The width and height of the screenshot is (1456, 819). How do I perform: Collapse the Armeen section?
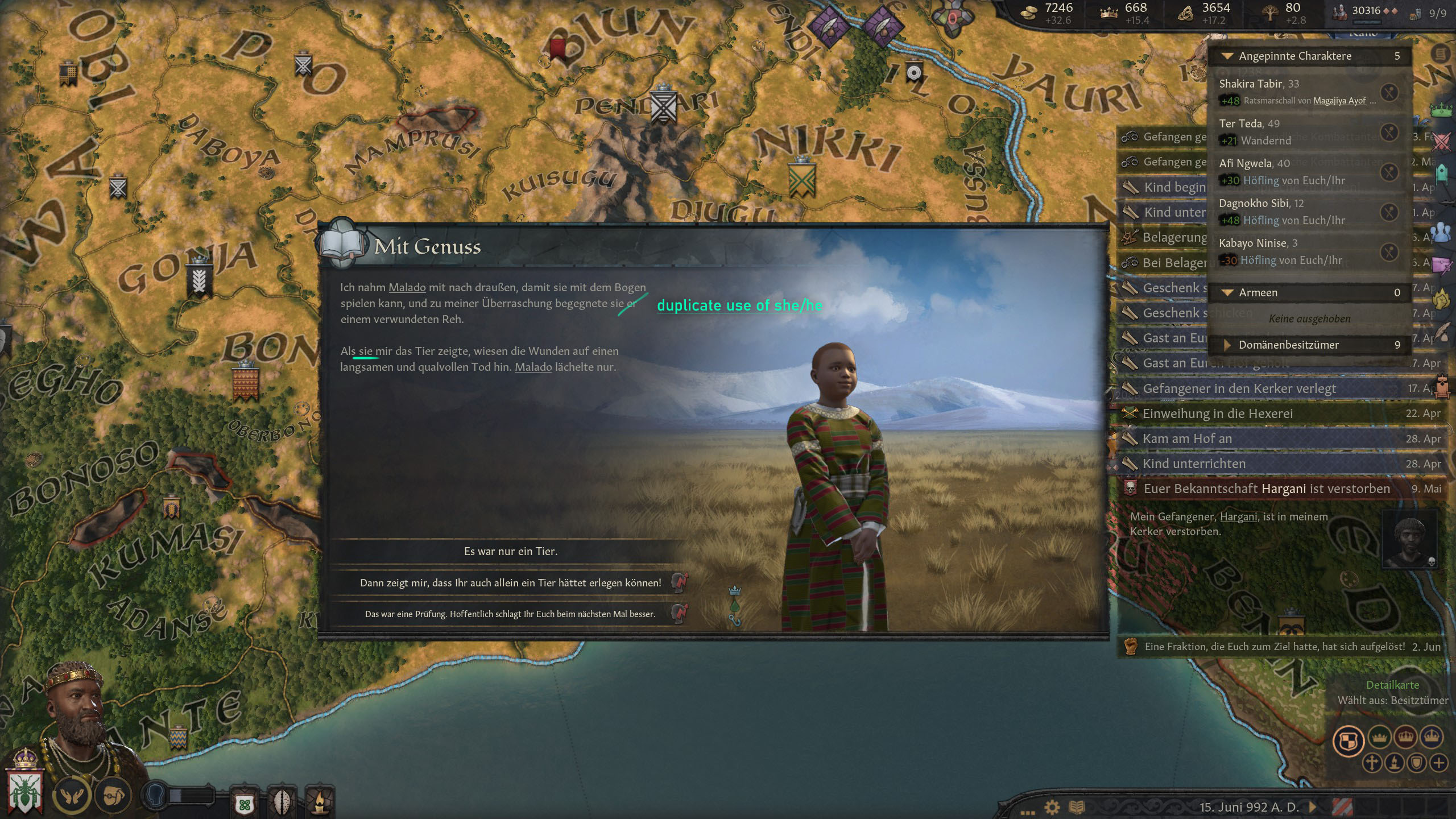[1226, 292]
